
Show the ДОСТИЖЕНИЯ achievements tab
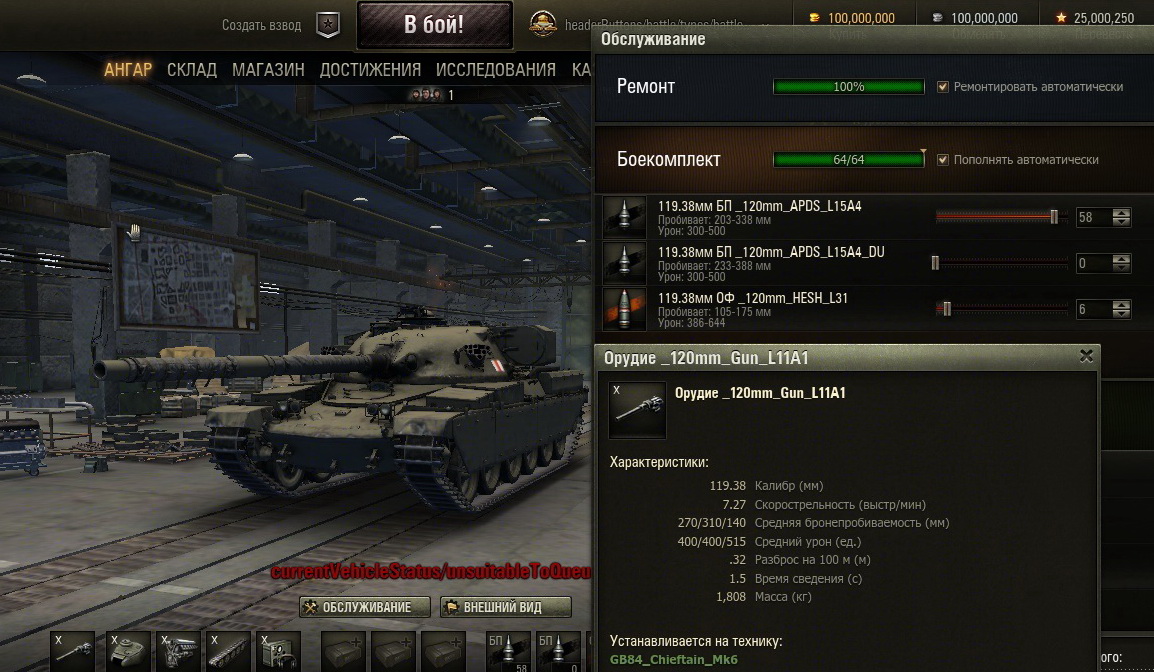(x=370, y=70)
